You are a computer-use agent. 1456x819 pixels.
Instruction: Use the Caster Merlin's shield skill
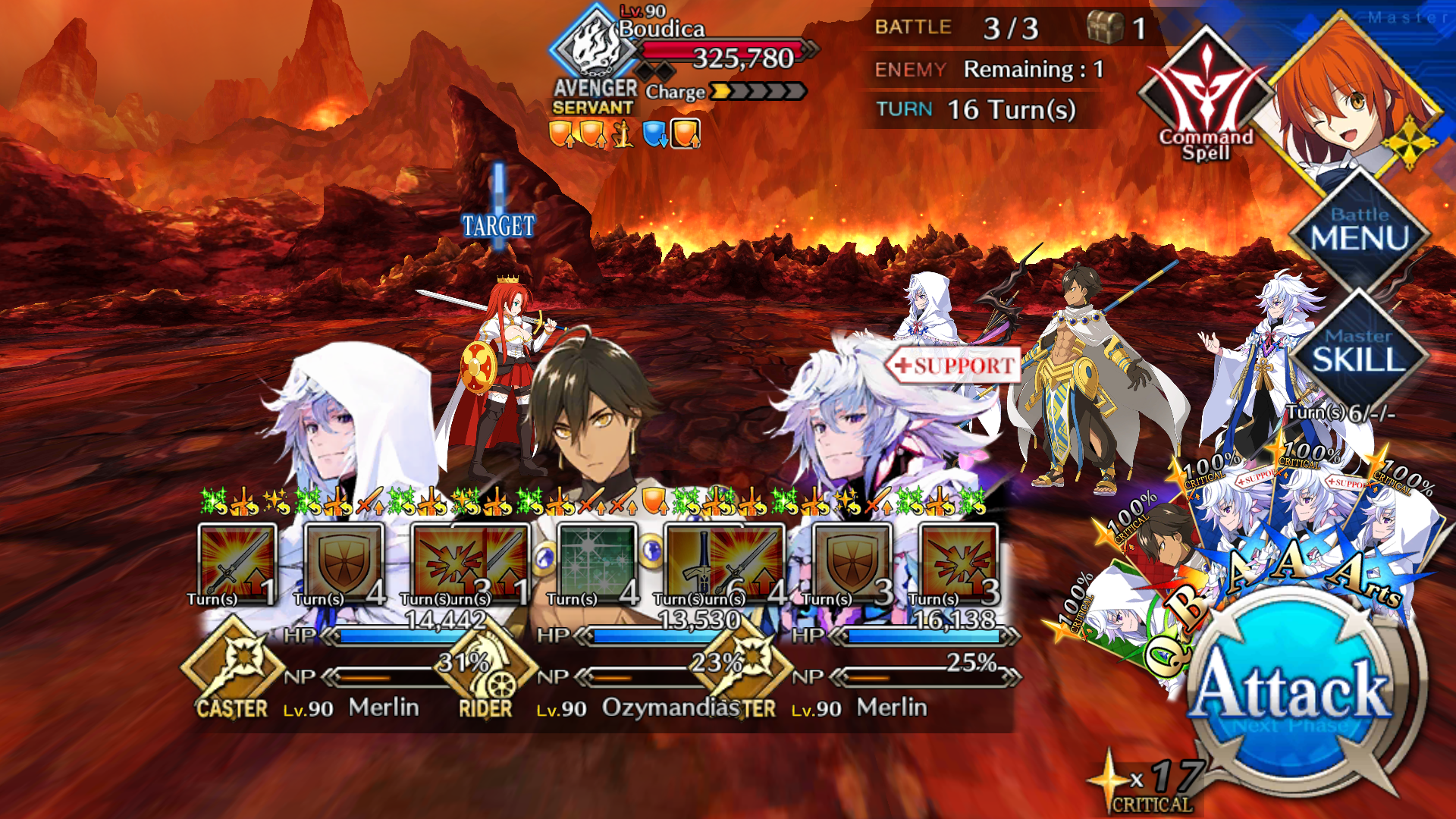point(343,565)
